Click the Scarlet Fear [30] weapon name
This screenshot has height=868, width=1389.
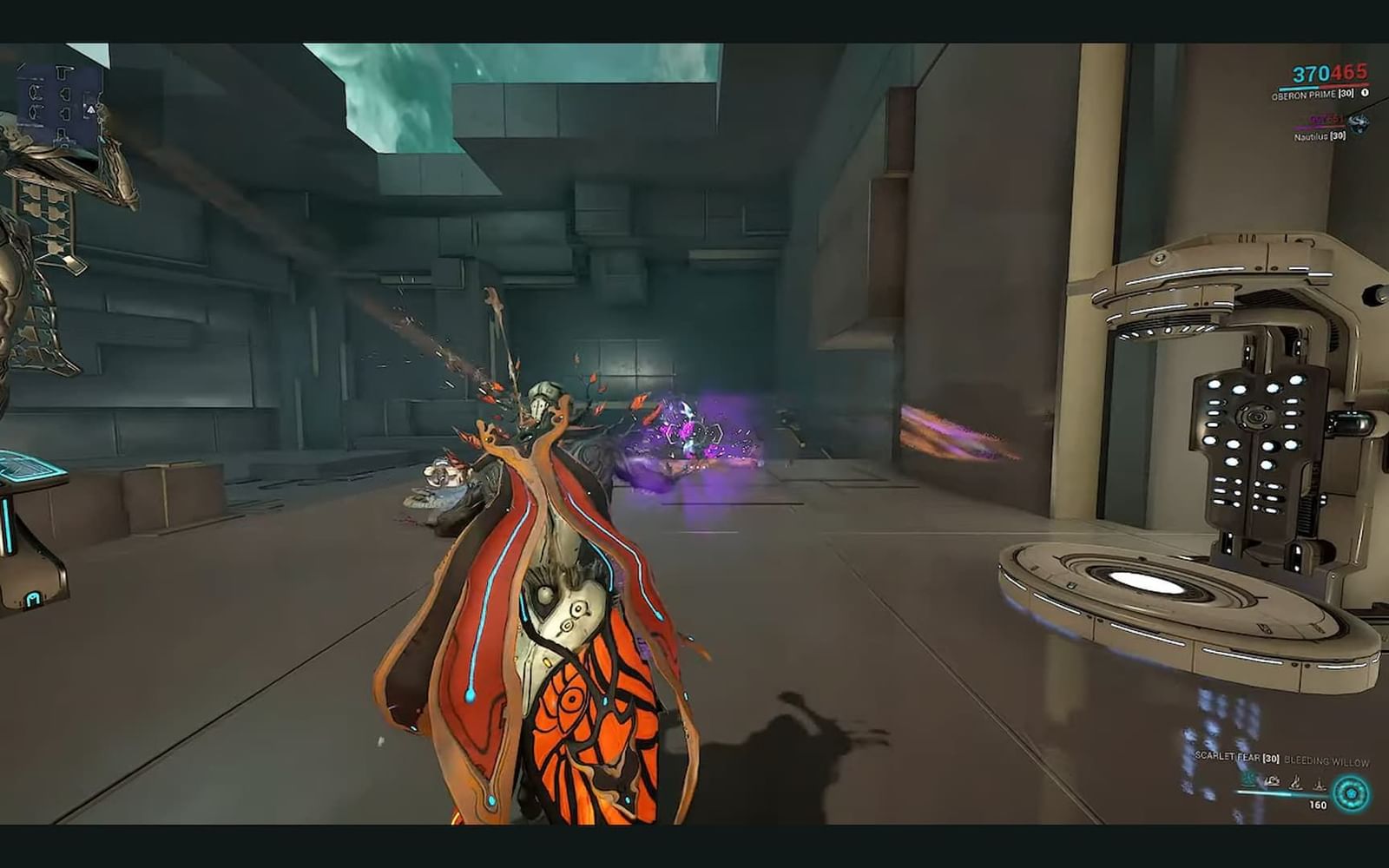tap(1238, 757)
